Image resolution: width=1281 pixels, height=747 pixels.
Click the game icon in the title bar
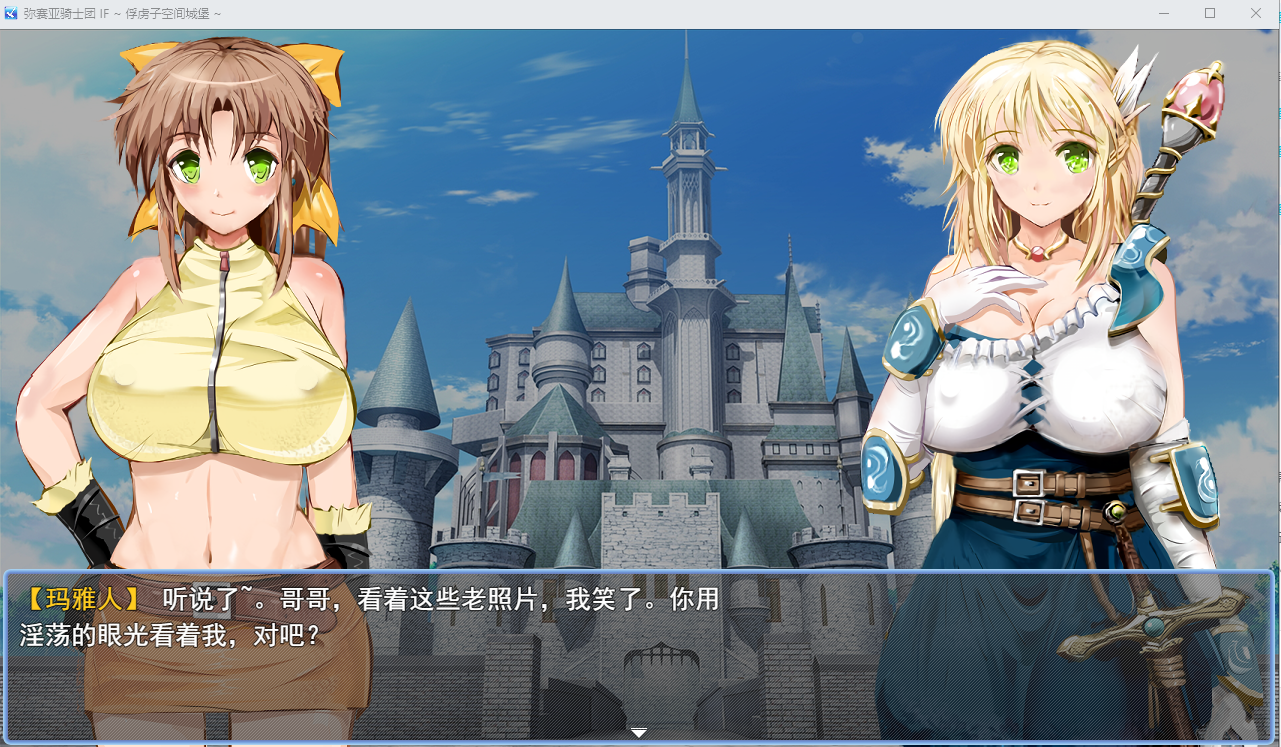(11, 13)
